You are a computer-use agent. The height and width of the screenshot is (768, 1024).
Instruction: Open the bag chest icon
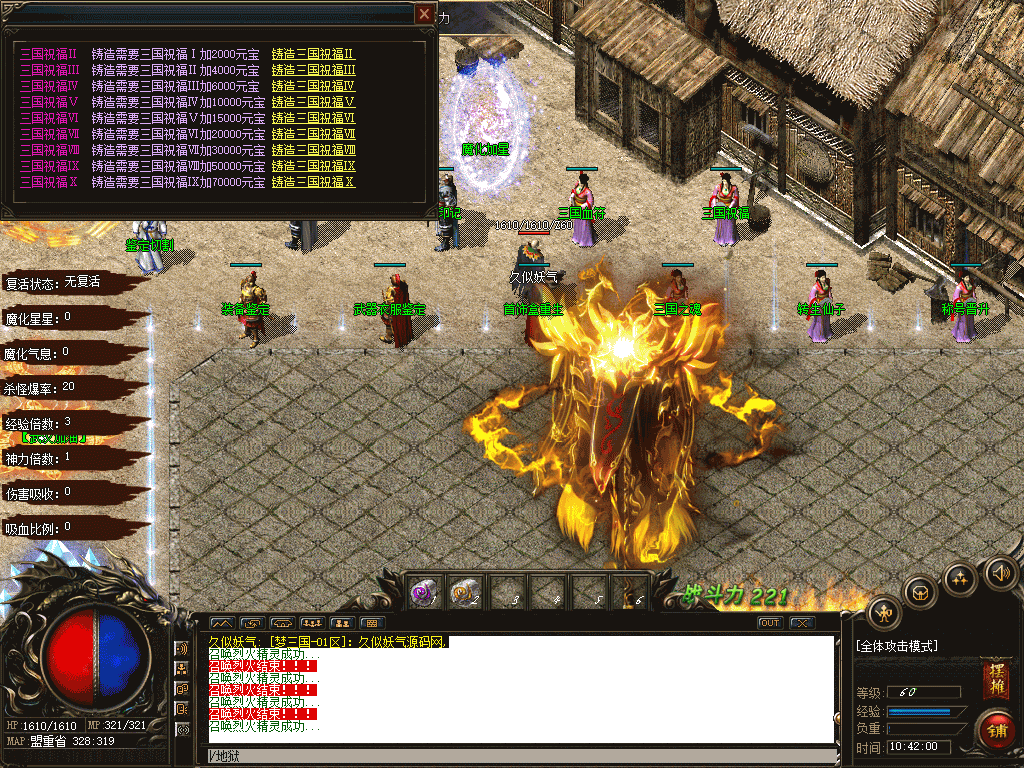(920, 592)
